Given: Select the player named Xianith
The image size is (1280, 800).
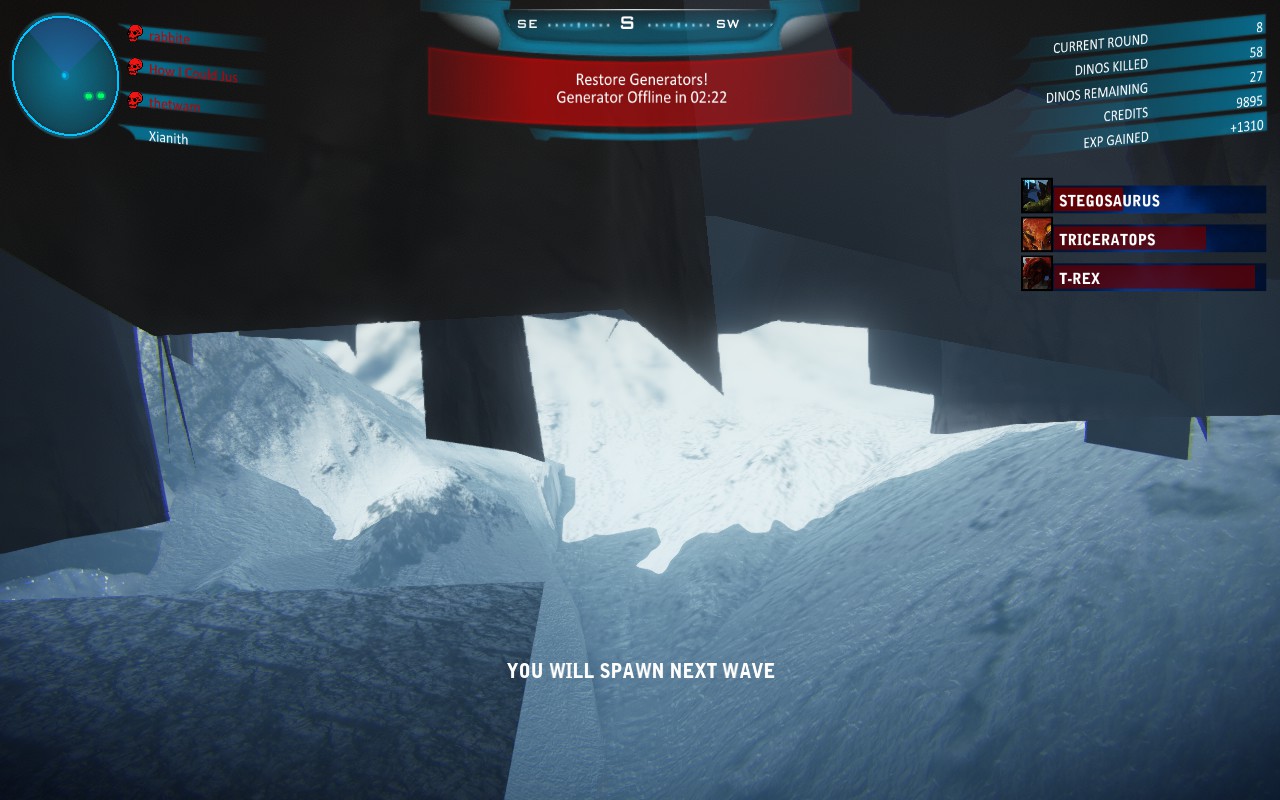Looking at the screenshot, I should tap(168, 138).
